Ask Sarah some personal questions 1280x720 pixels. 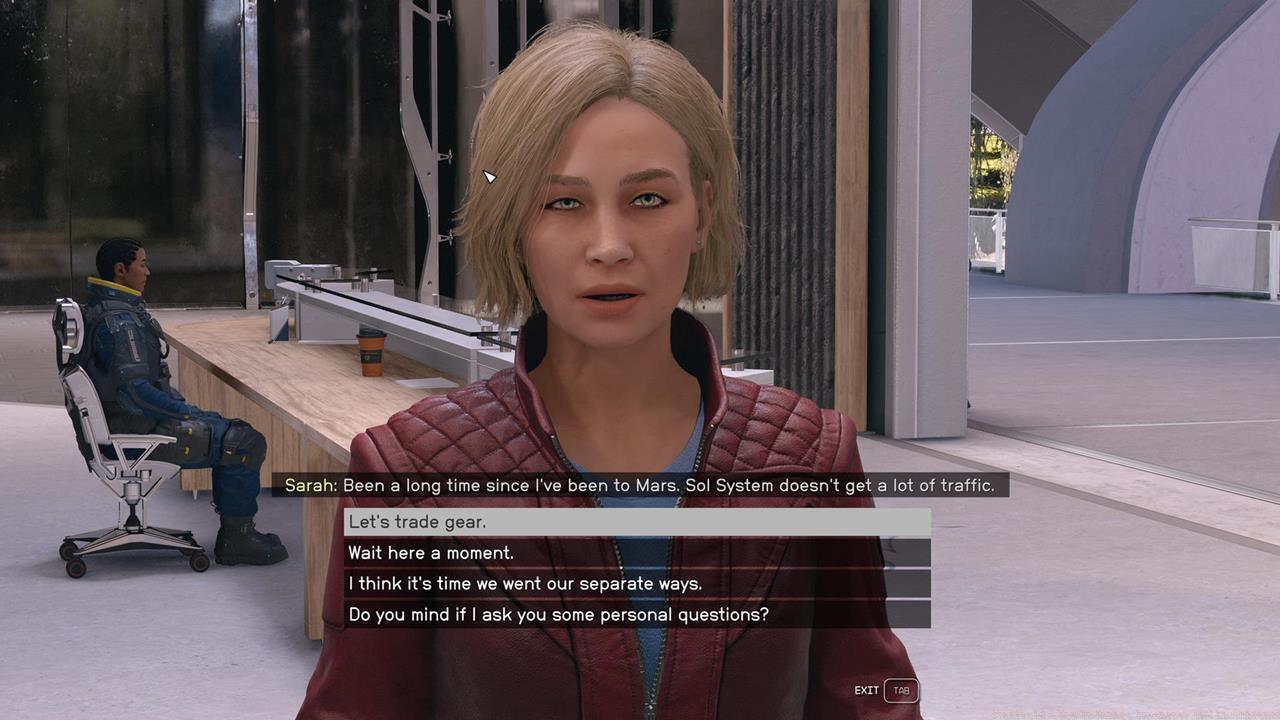click(636, 614)
